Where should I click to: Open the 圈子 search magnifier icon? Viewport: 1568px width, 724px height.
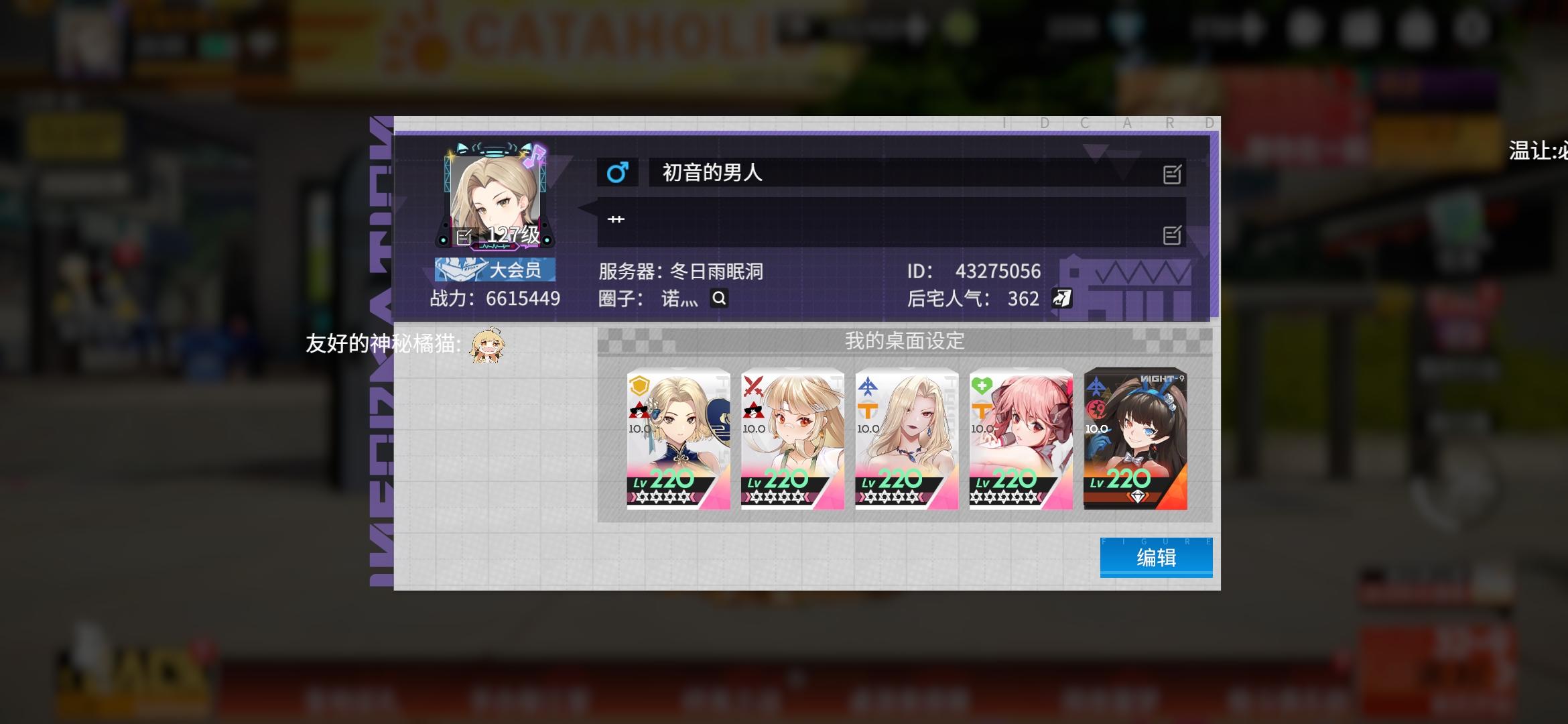[x=719, y=298]
